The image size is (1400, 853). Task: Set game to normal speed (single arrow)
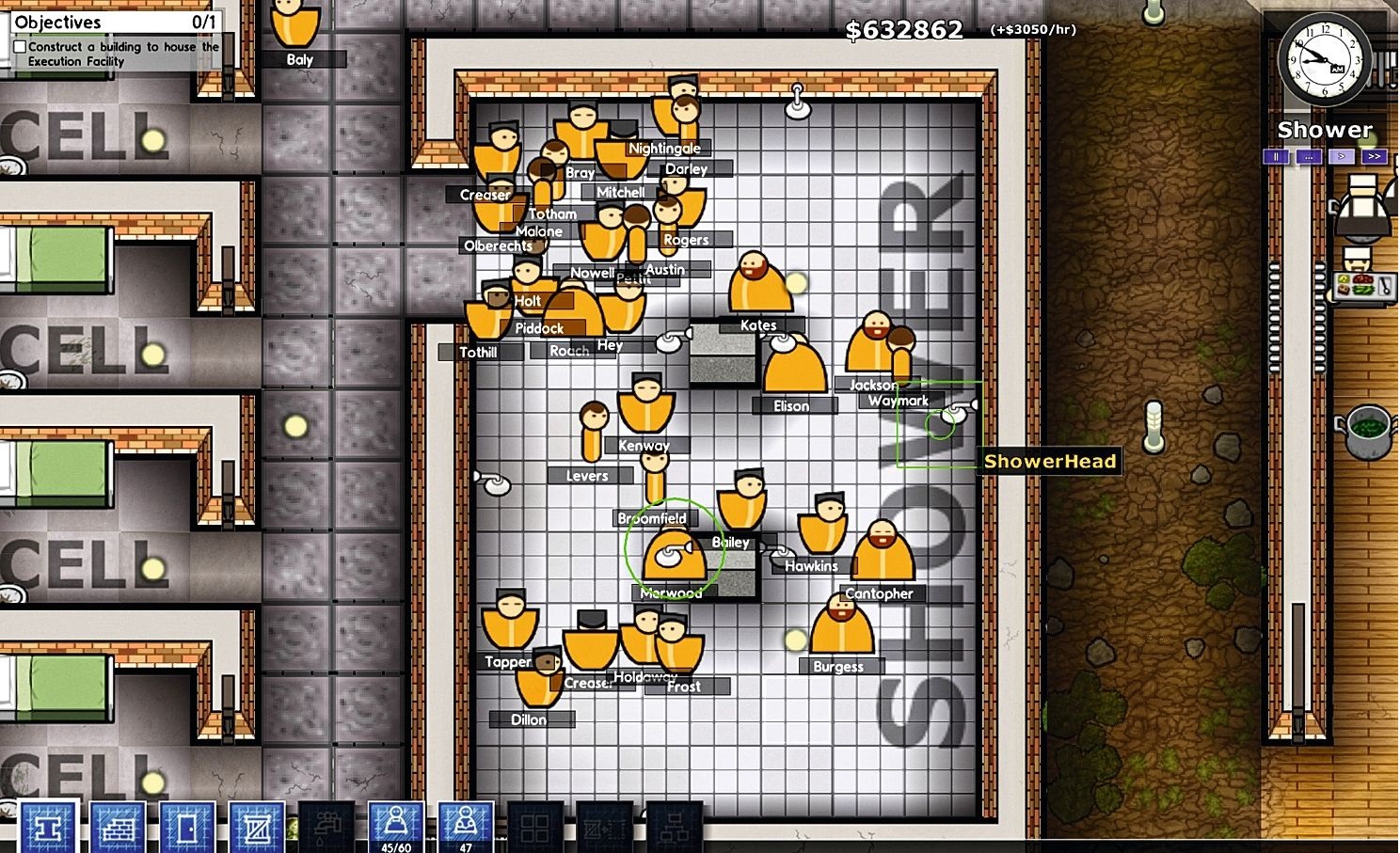click(x=1342, y=157)
